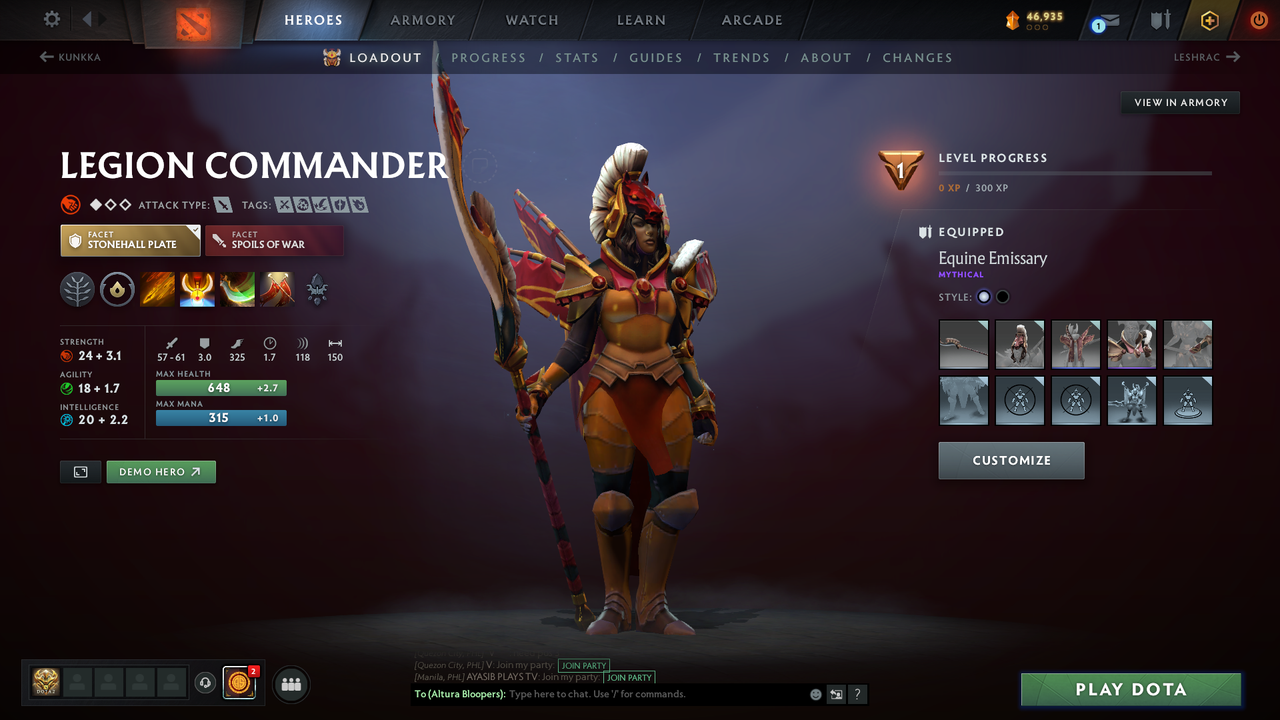Open the mail notification envelope icon
The image size is (1280, 720).
click(x=1110, y=19)
